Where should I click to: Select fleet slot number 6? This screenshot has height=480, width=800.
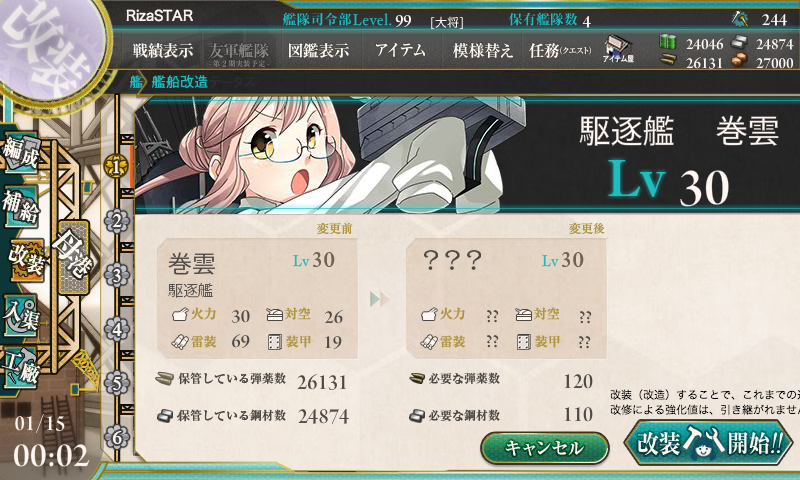click(118, 436)
